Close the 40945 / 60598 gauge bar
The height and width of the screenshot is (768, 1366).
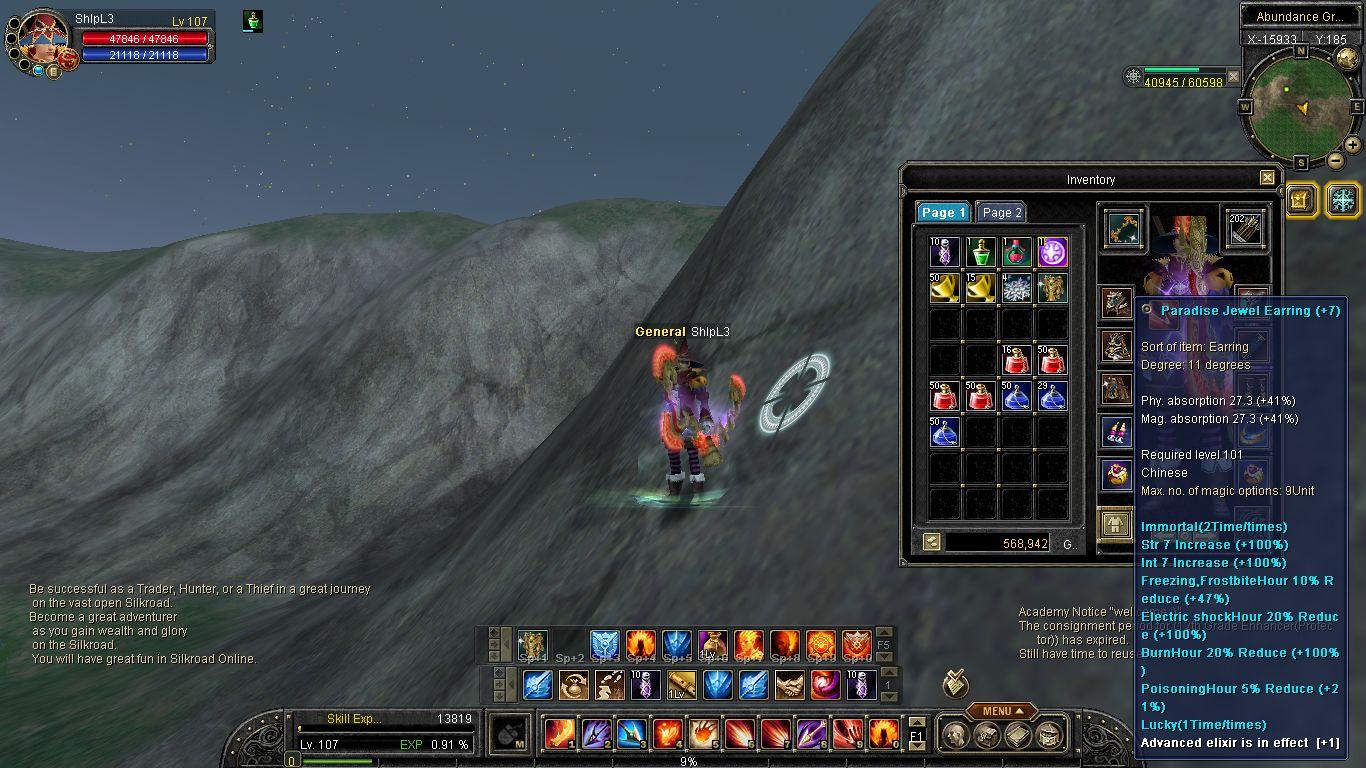tap(1233, 76)
